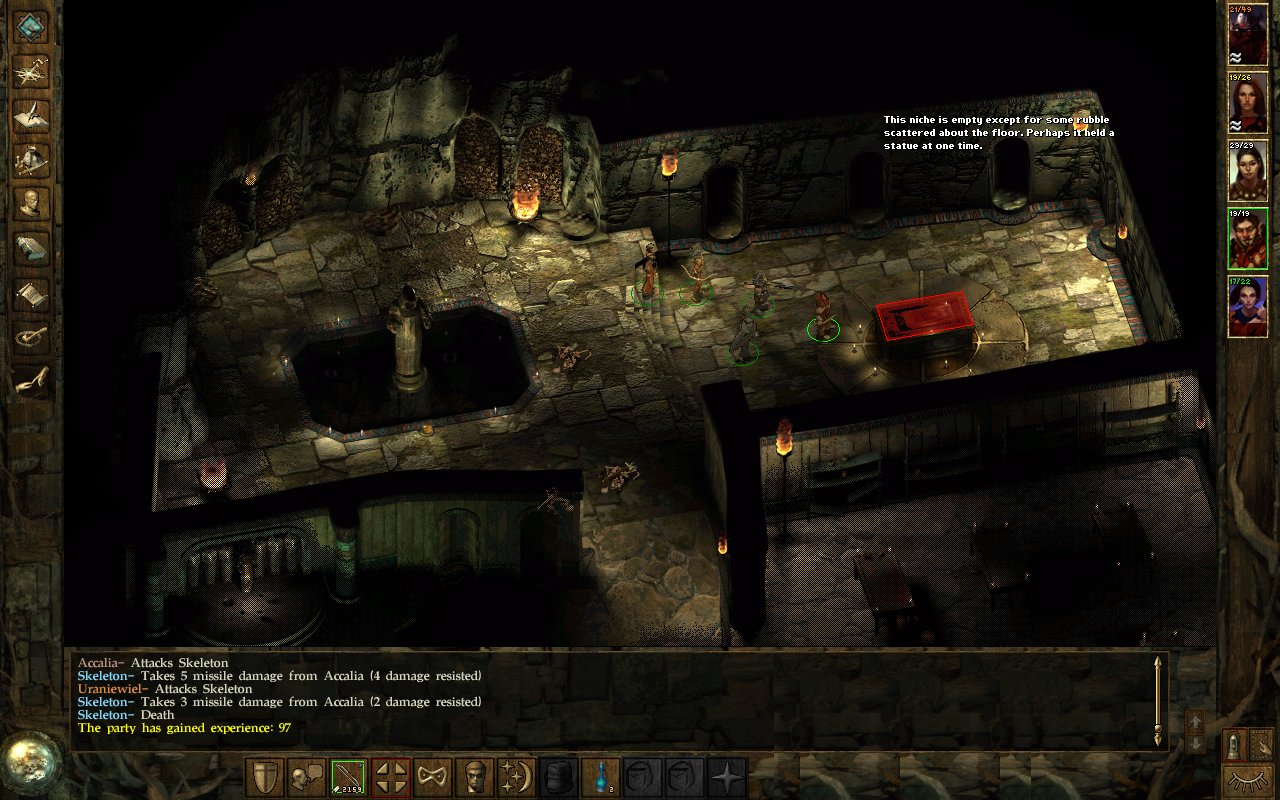Select the portrait with 19/19 hit points
The image size is (1280, 800).
point(1247,238)
